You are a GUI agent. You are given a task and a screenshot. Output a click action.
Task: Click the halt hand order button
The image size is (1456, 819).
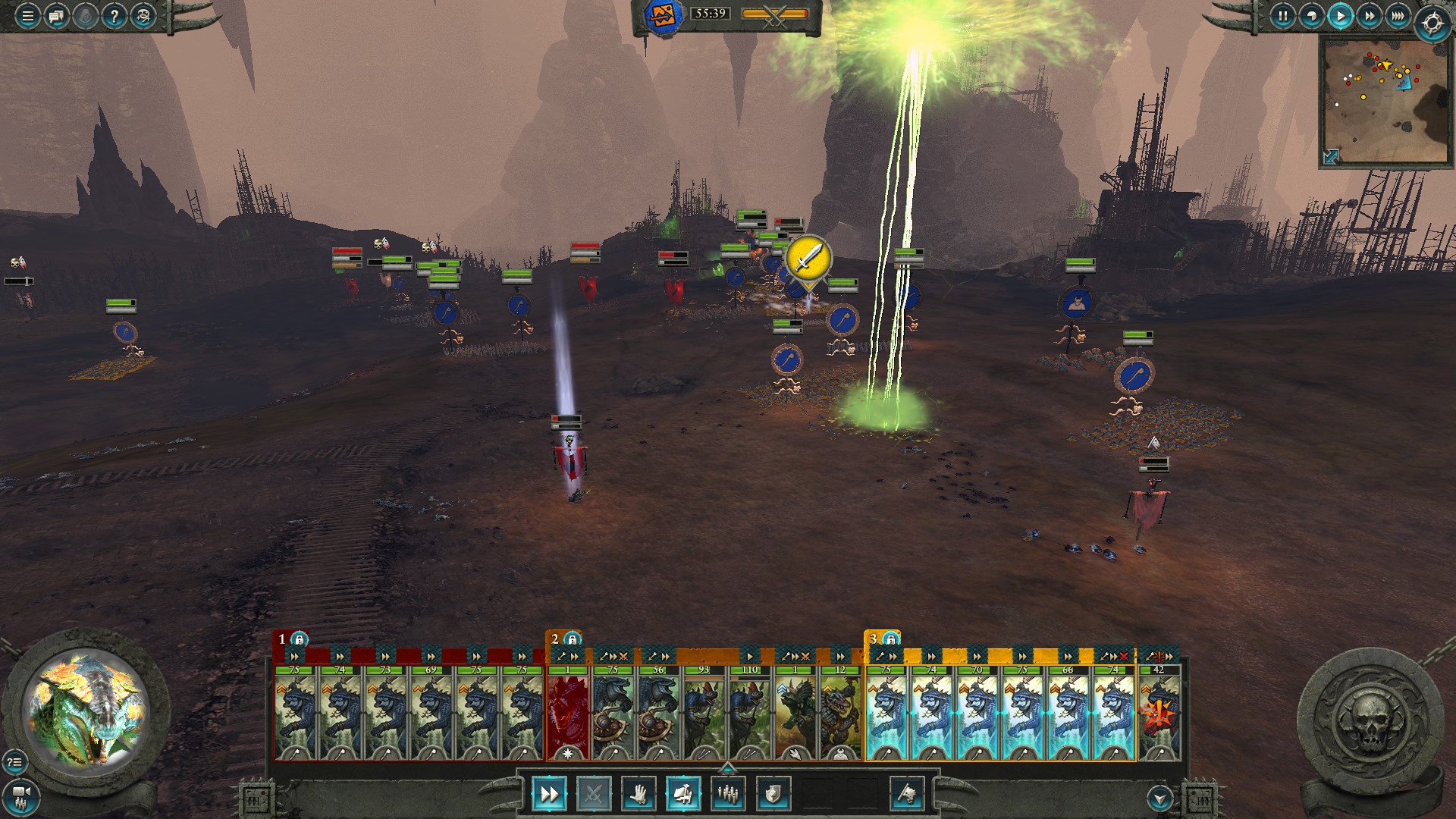[x=639, y=794]
